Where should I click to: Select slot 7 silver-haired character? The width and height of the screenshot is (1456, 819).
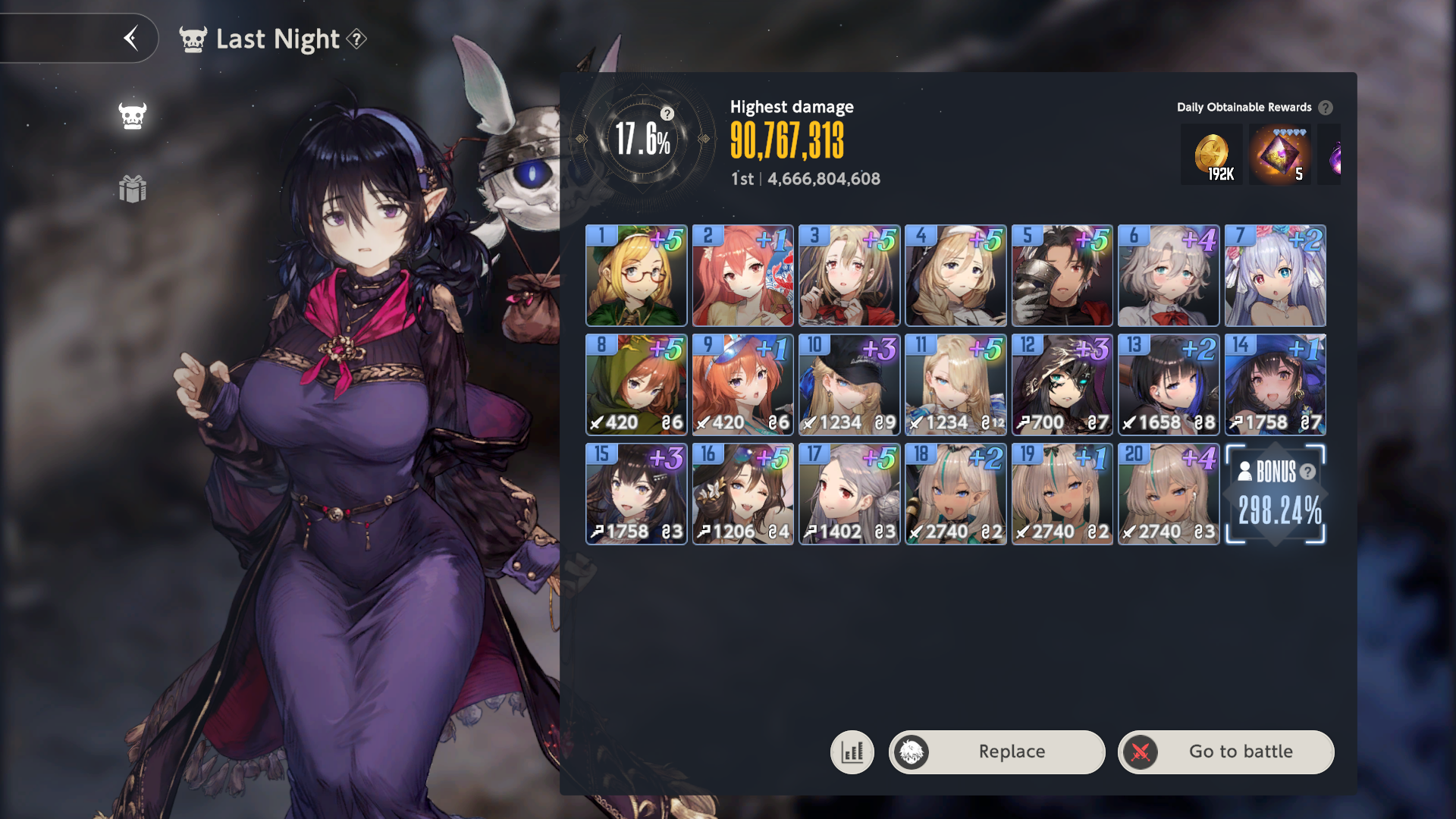1275,275
